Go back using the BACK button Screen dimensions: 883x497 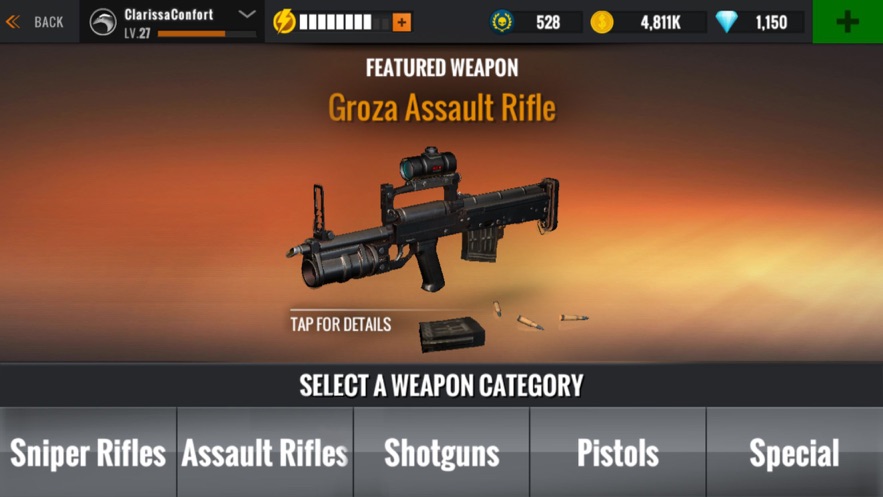36,21
